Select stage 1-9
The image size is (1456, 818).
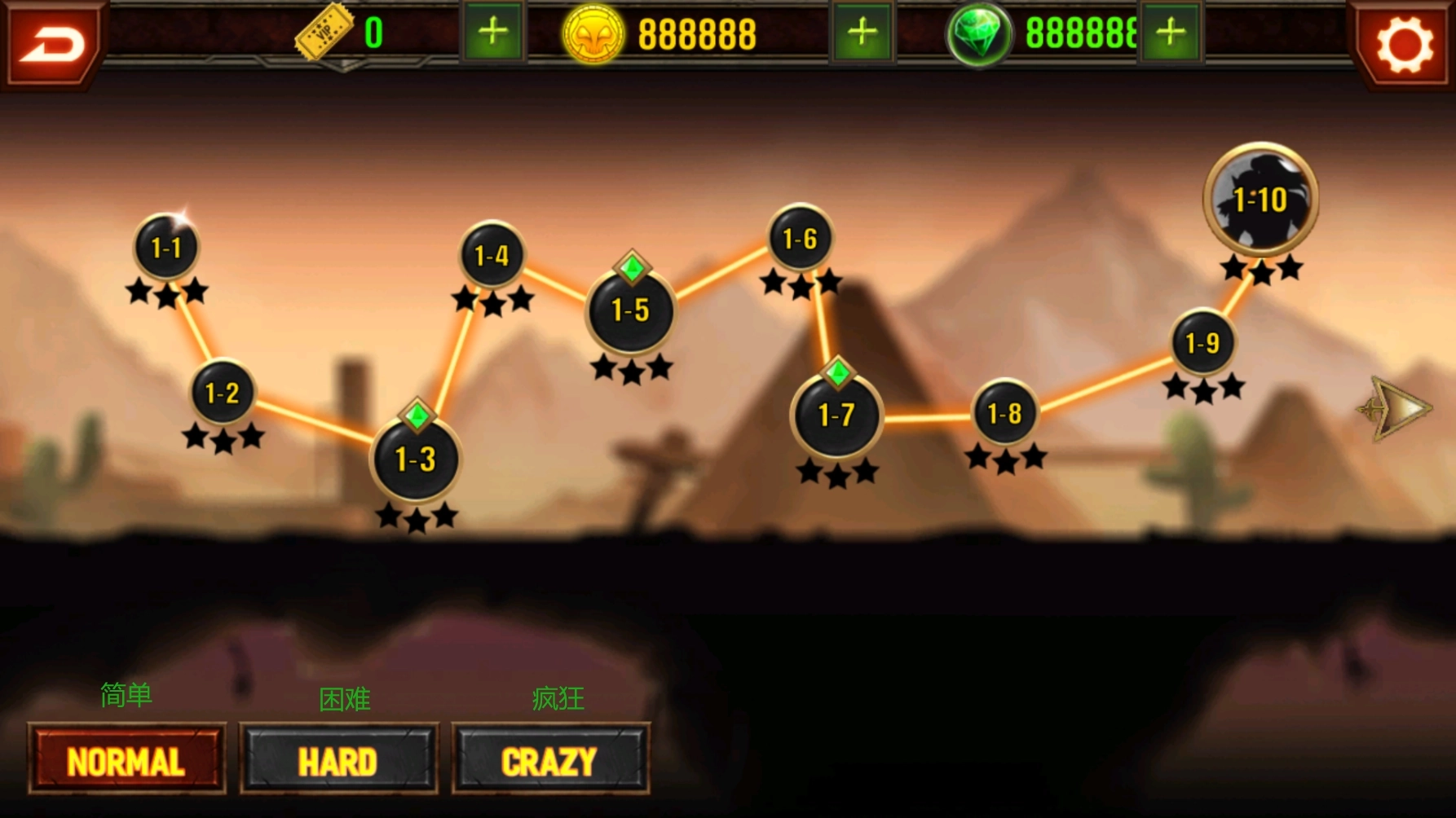click(x=1202, y=343)
